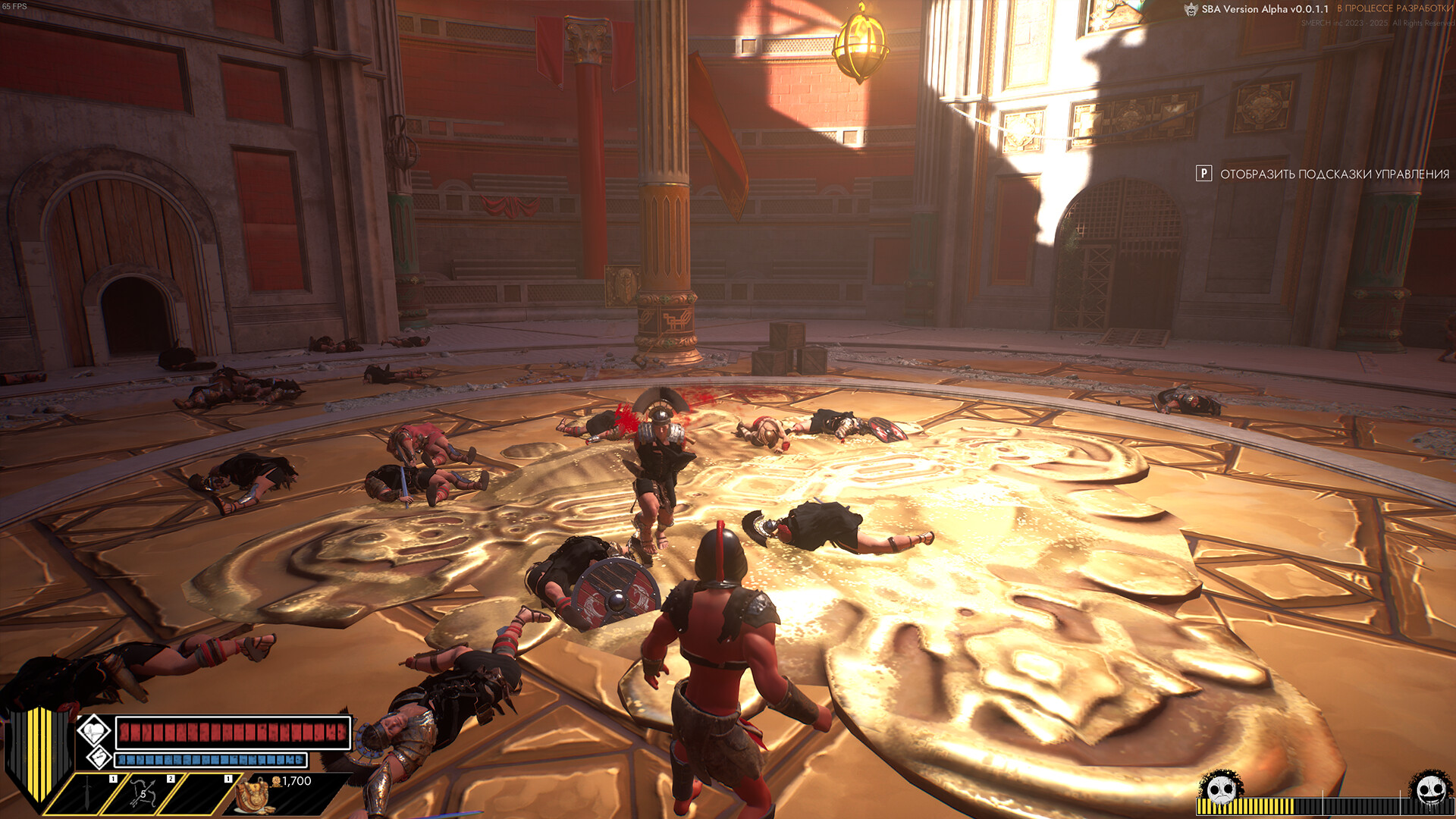The image size is (1456, 819).
Task: Click the SBA jester-skull logo icon
Action: pos(1190,10)
